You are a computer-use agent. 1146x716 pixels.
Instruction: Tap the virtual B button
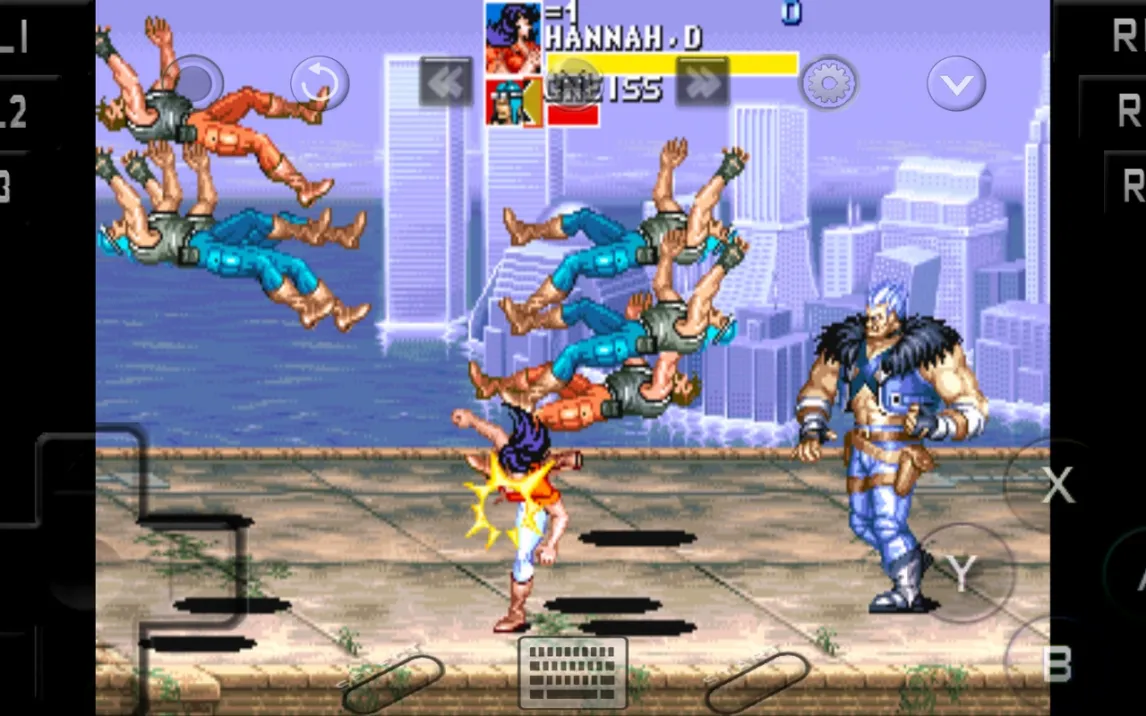(x=1056, y=663)
